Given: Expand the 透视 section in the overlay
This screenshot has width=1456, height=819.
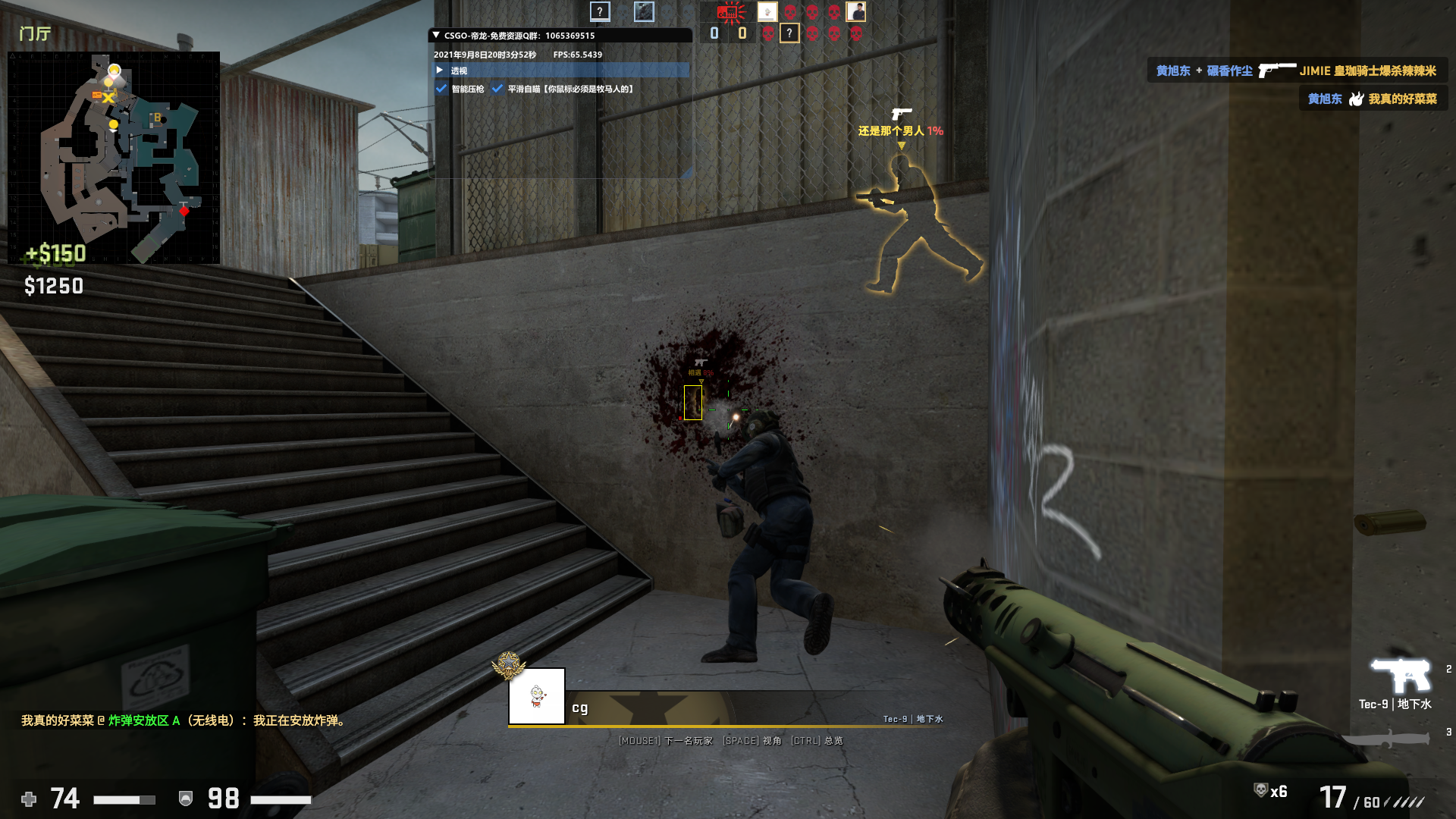Looking at the screenshot, I should click(440, 70).
